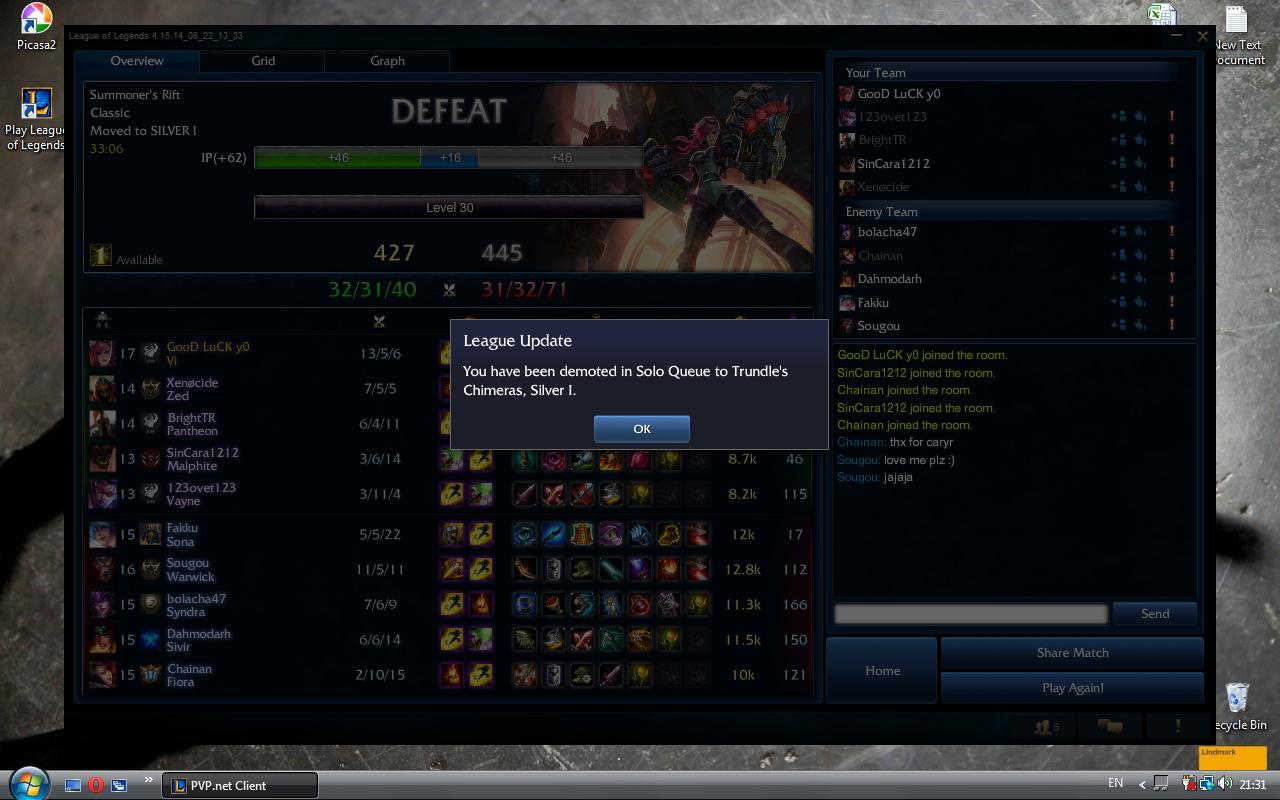This screenshot has height=800, width=1280.
Task: Minimize the League of Legends client window
Action: (1176, 36)
